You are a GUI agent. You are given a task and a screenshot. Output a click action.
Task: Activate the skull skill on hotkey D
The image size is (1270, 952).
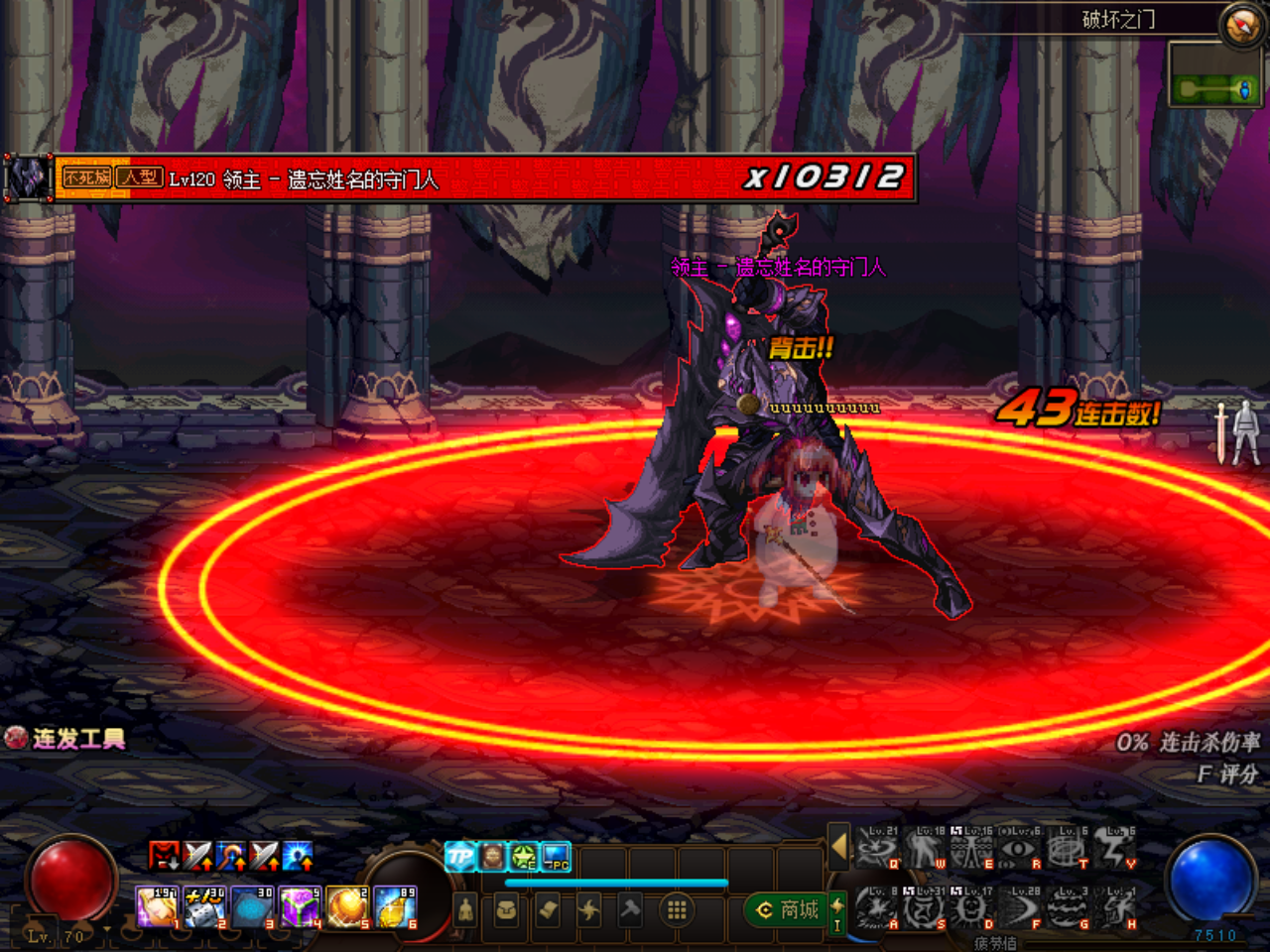[x=972, y=907]
